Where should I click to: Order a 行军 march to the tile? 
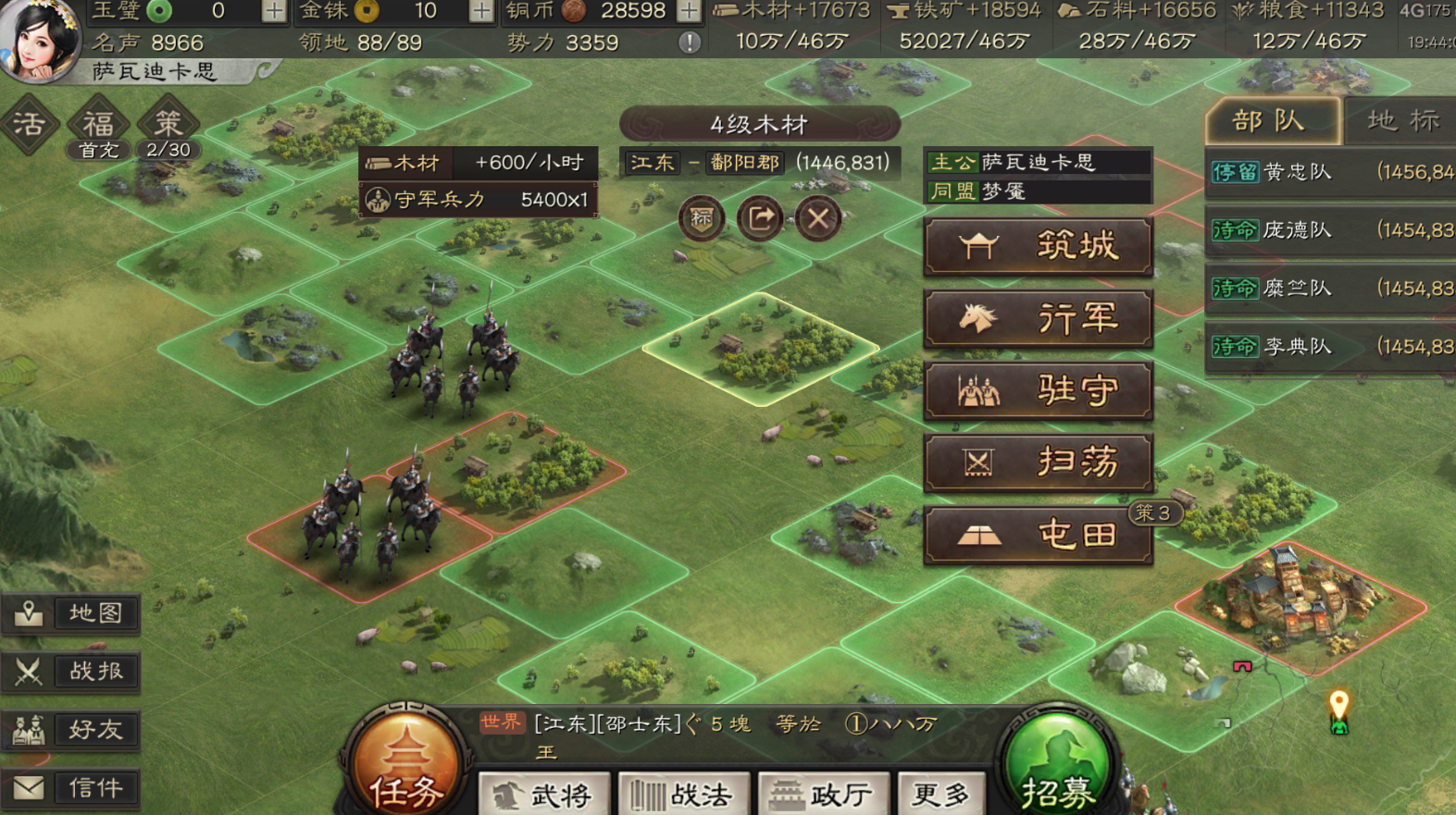[x=1038, y=317]
